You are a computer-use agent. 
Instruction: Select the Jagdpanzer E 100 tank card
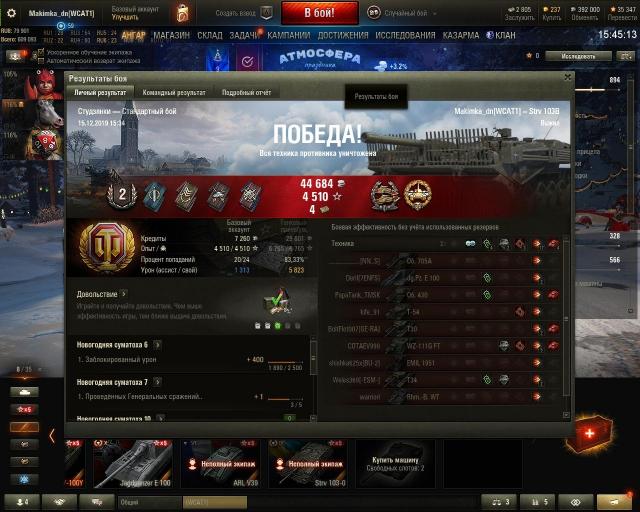click(134, 463)
